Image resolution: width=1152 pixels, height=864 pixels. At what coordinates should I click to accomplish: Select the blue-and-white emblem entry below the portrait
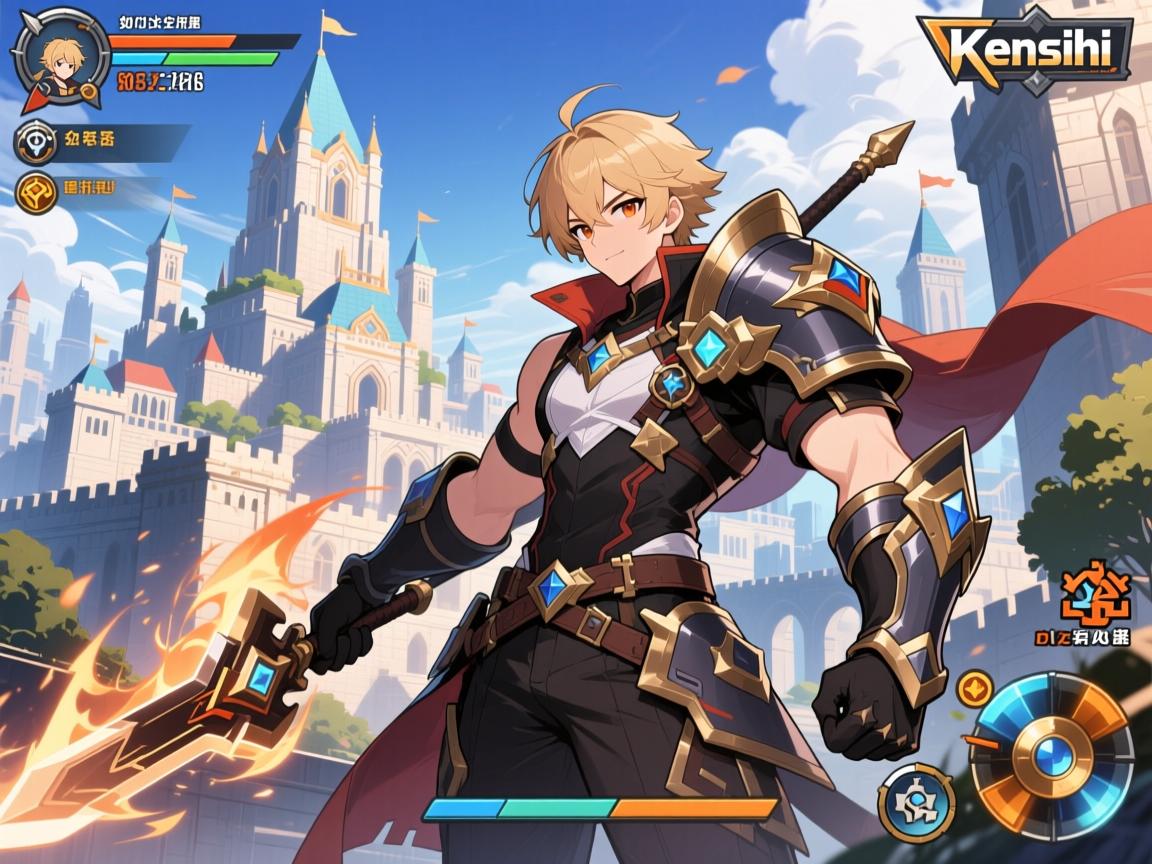click(x=36, y=142)
